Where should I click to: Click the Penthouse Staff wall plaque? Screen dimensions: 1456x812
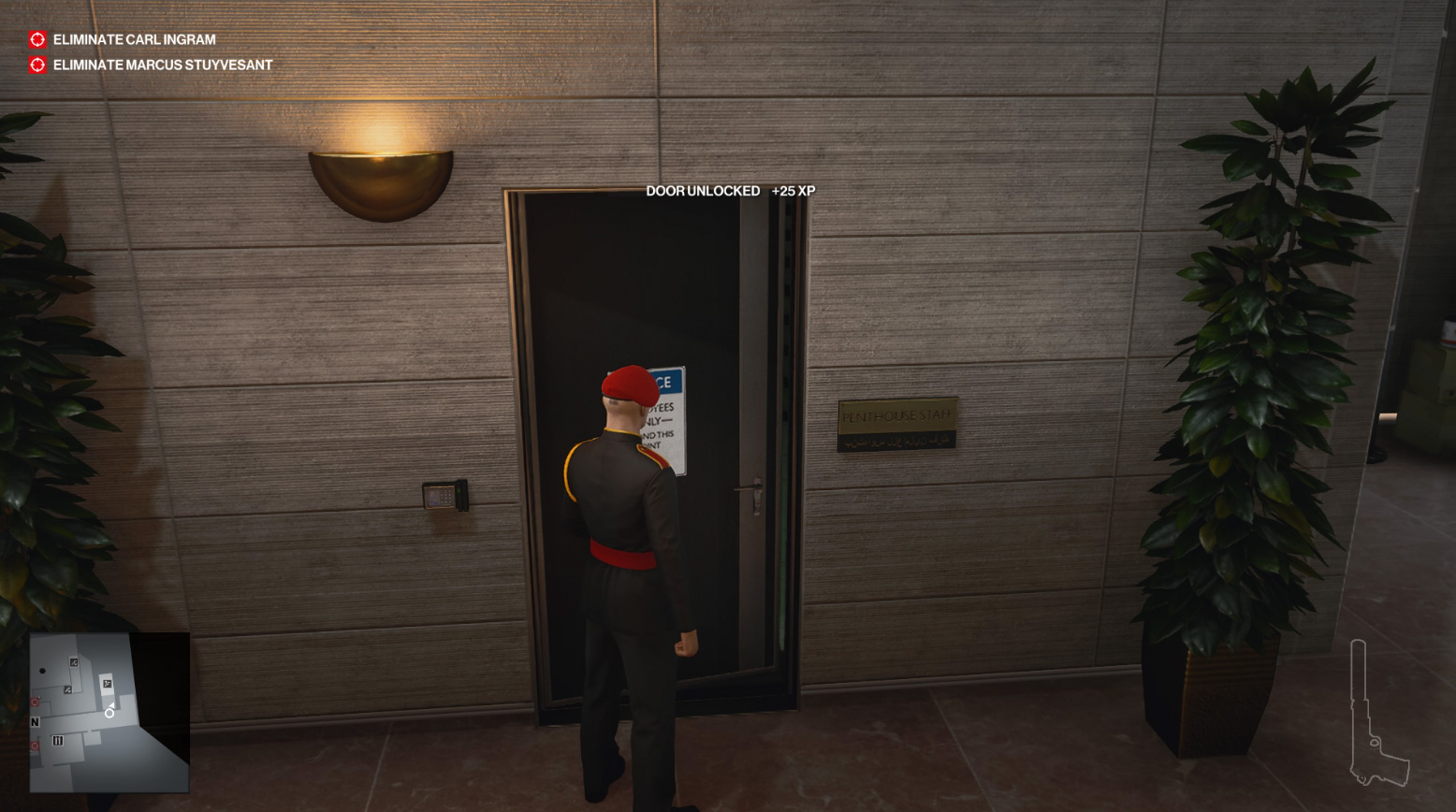899,423
